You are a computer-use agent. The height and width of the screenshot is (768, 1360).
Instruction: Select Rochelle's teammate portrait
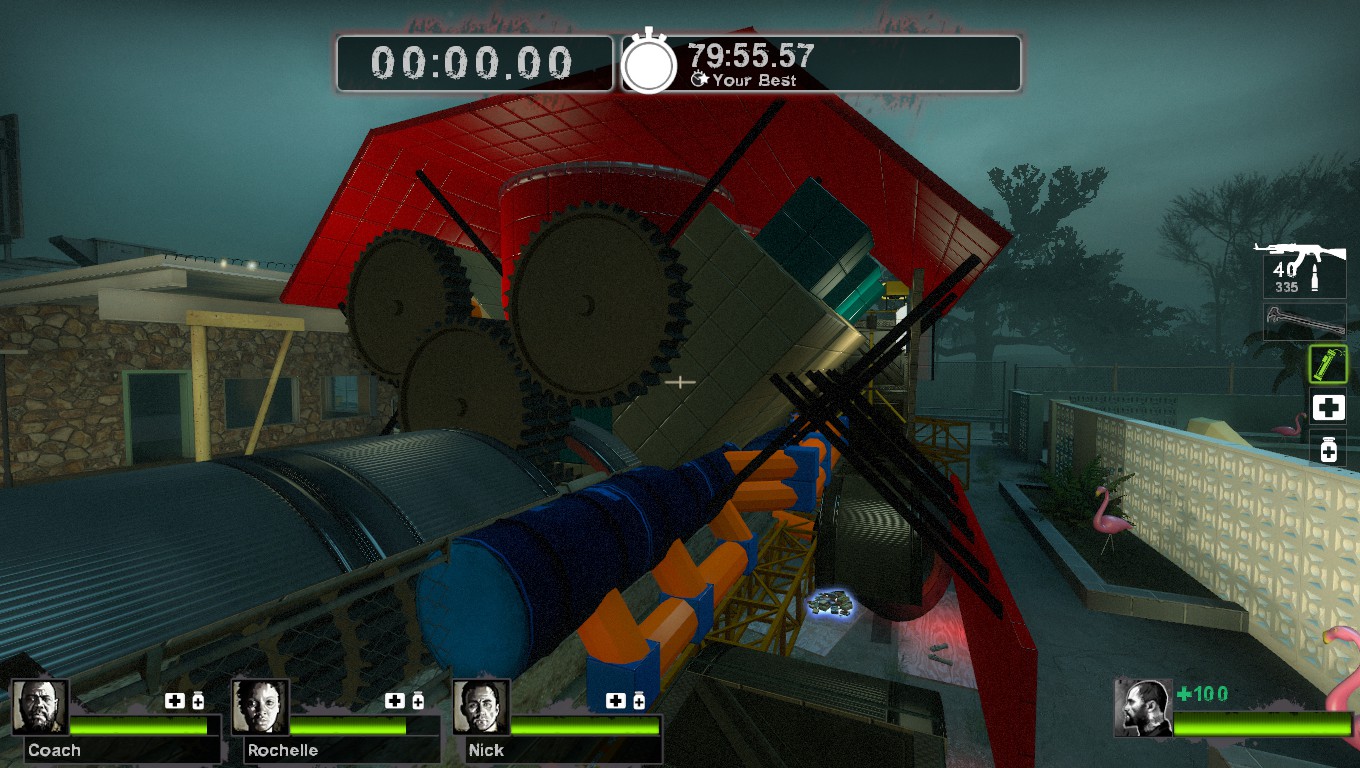tap(260, 707)
